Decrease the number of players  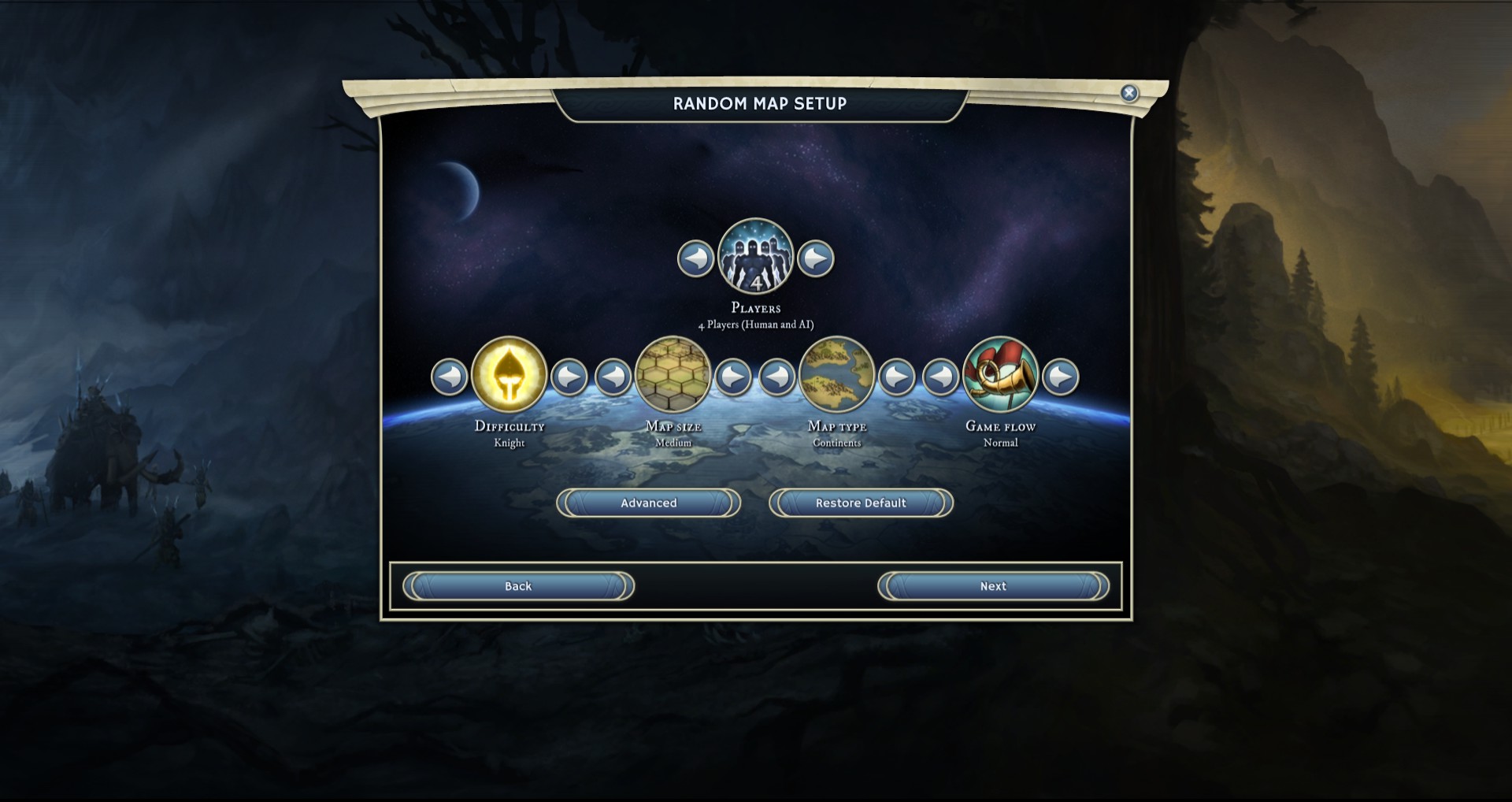(x=695, y=258)
